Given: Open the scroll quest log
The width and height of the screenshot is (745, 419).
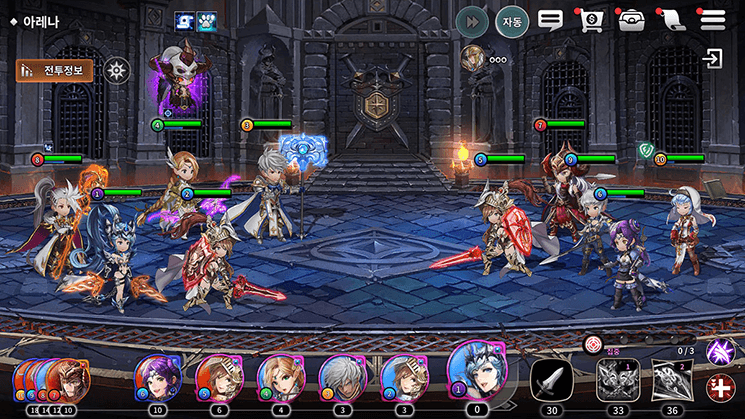Looking at the screenshot, I should 672,20.
